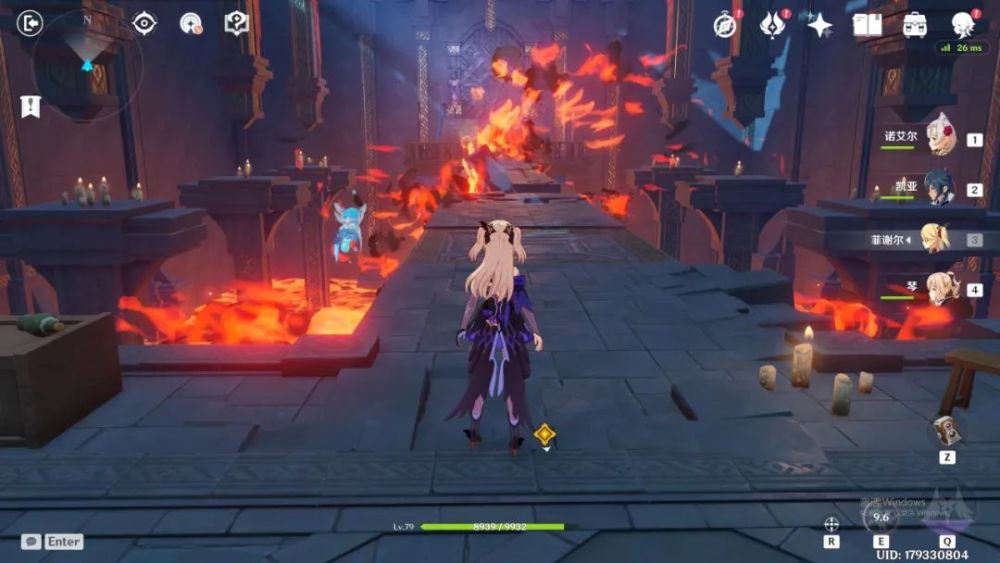The image size is (1000, 563).
Task: Open the battle pass emblem icon
Action: (x=773, y=25)
